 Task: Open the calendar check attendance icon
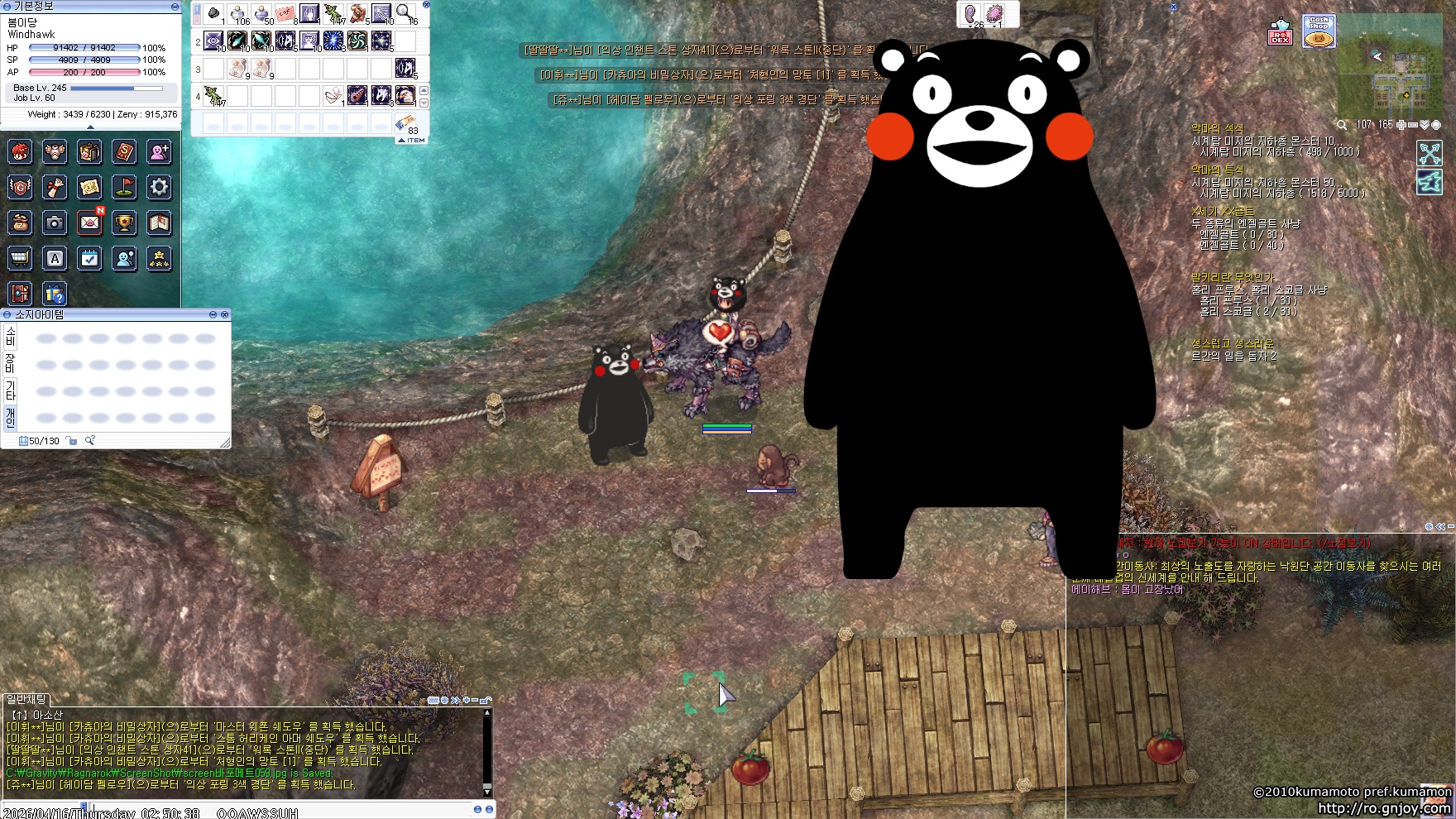(89, 258)
